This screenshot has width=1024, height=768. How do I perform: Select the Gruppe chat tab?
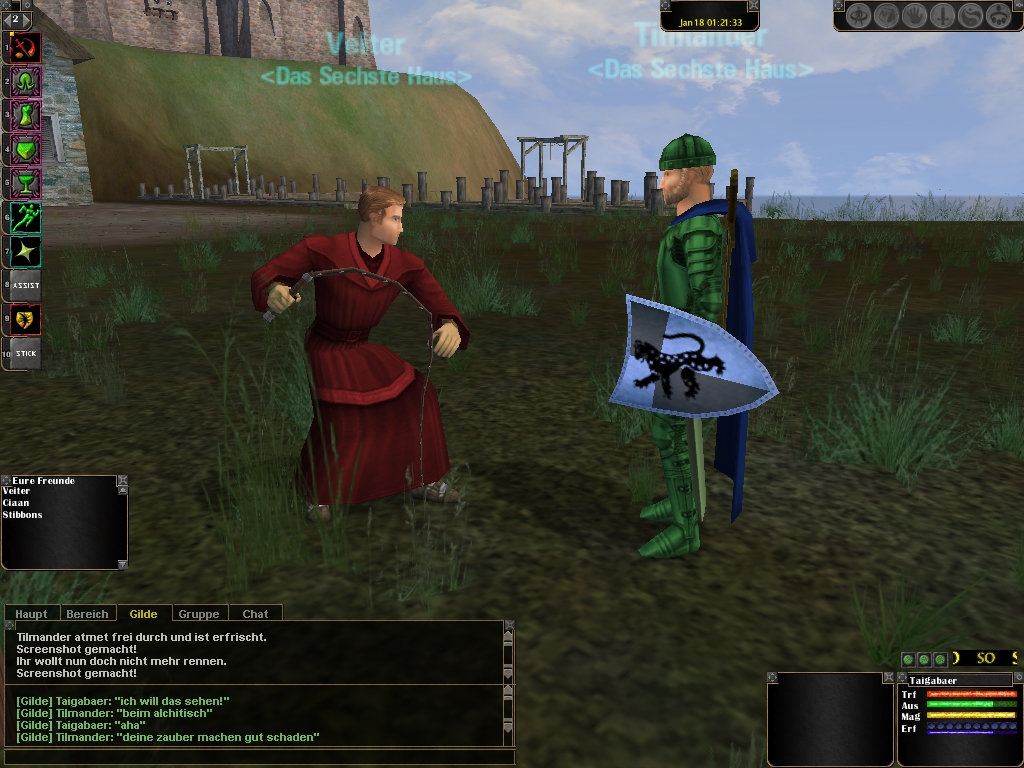click(199, 613)
